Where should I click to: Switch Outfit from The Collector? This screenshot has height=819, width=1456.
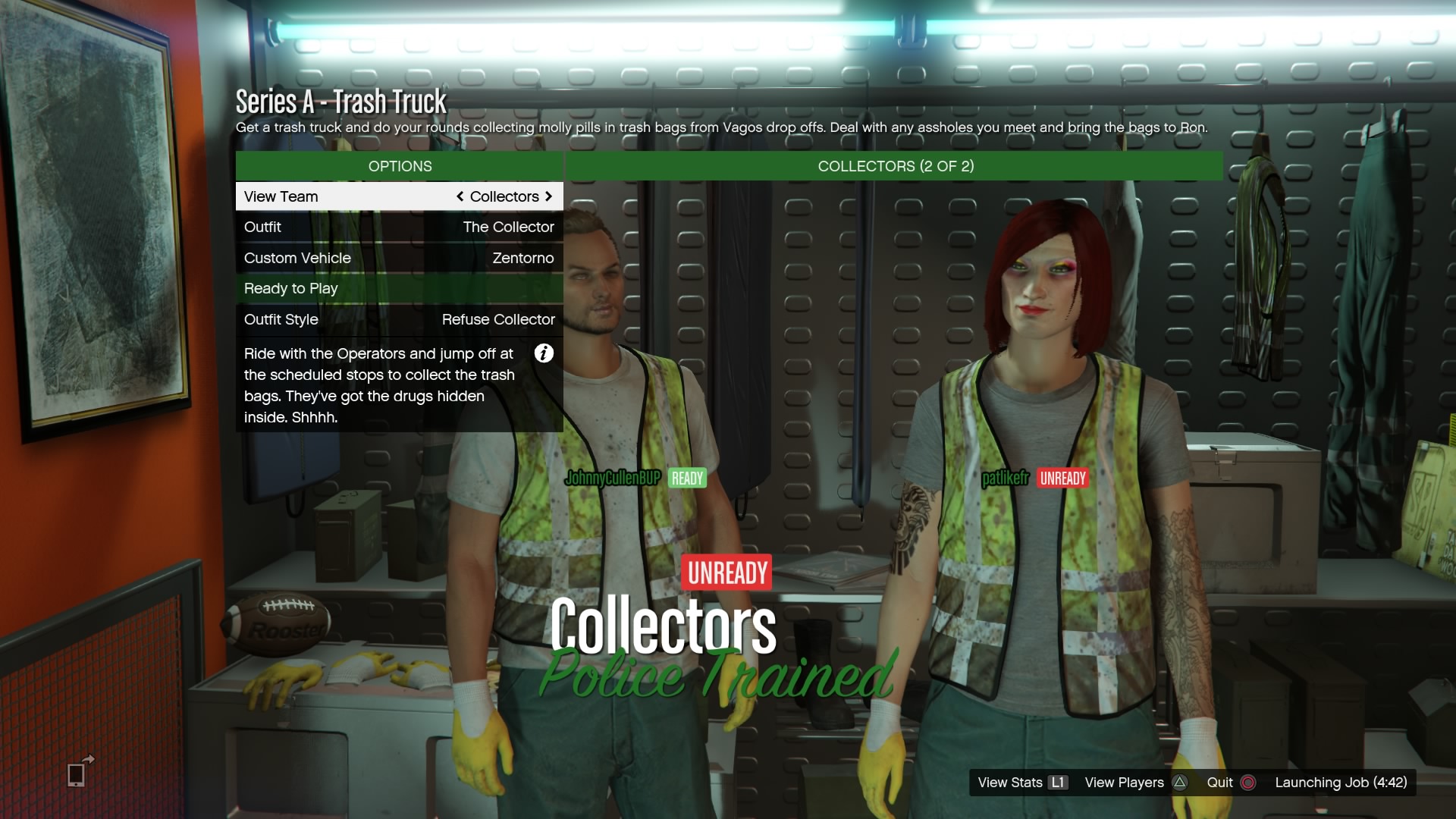(x=399, y=227)
